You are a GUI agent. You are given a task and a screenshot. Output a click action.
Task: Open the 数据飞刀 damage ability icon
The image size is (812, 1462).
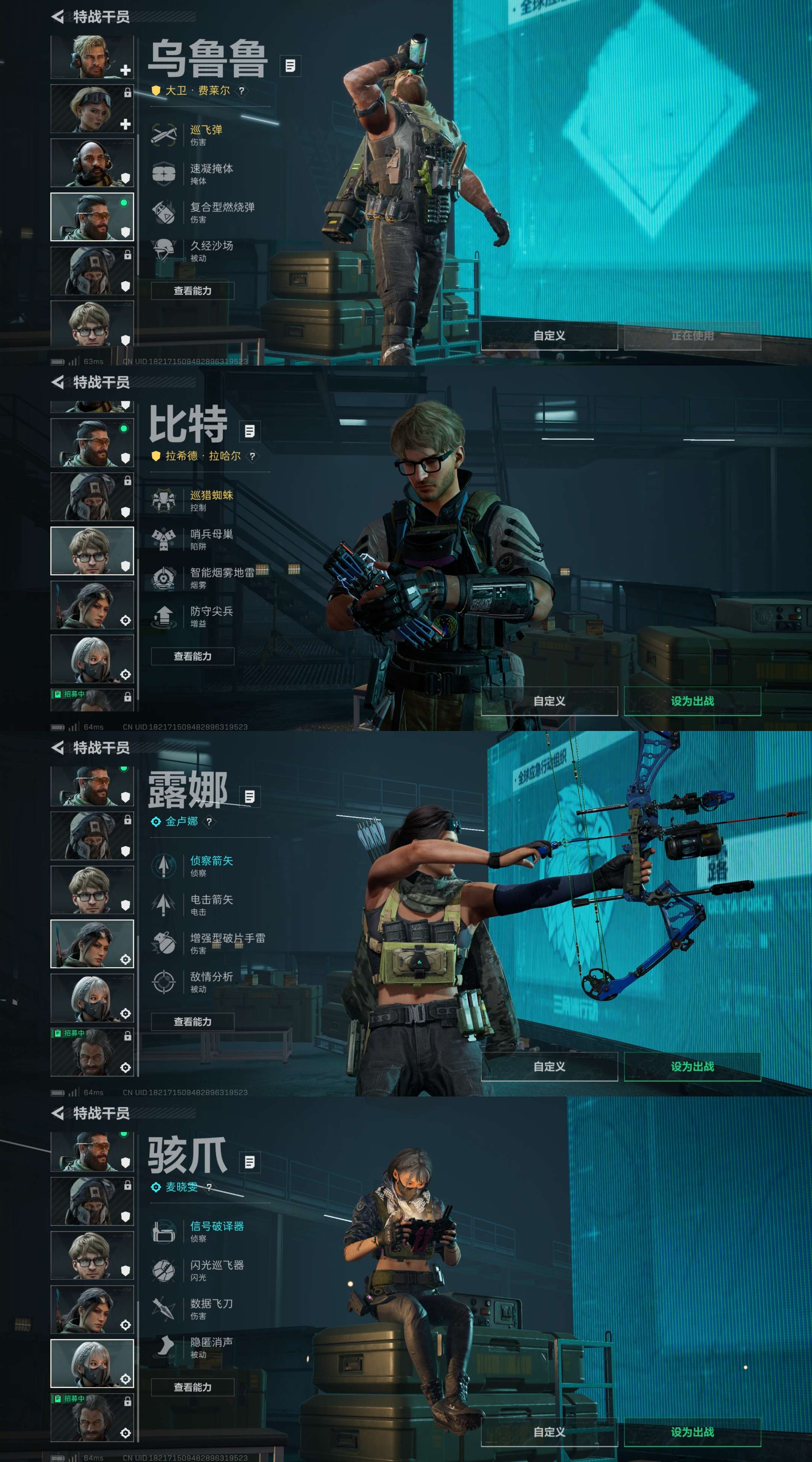(164, 1307)
